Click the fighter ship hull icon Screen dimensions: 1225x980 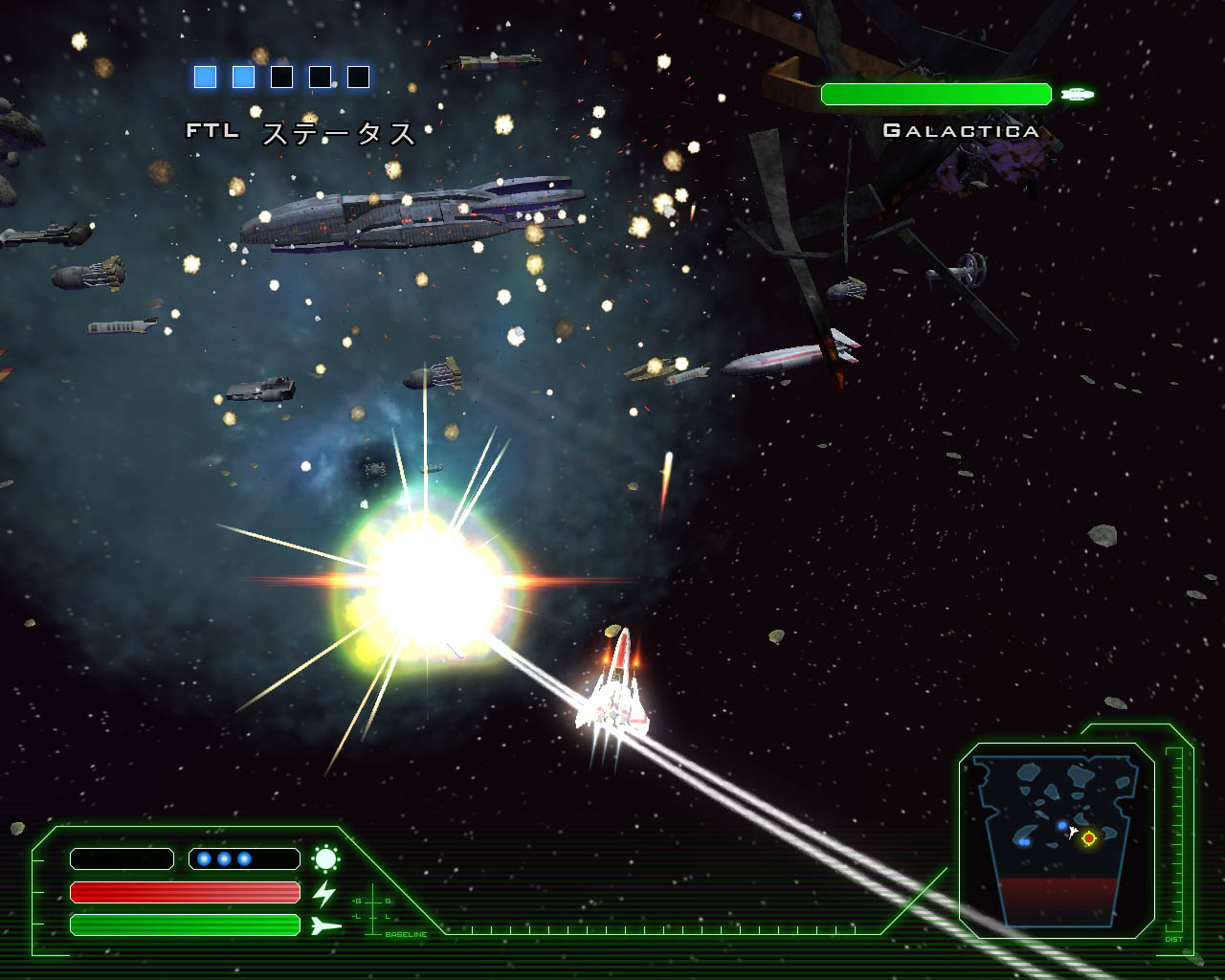[x=325, y=925]
